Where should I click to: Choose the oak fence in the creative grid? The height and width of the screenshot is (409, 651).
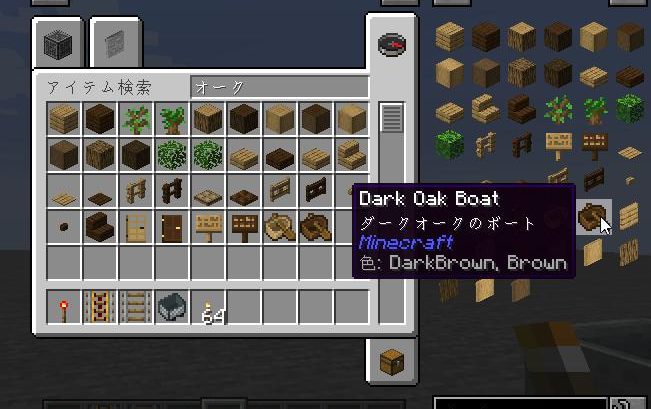pos(134,191)
